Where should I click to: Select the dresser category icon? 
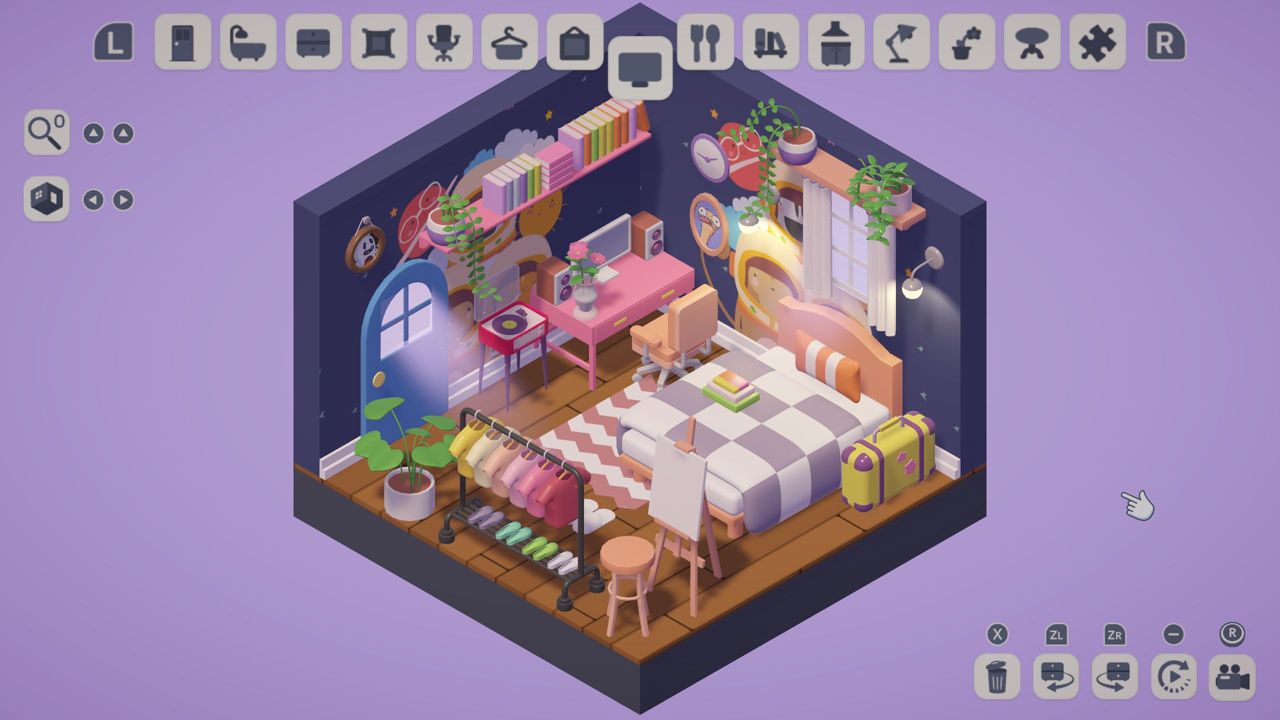pos(312,43)
